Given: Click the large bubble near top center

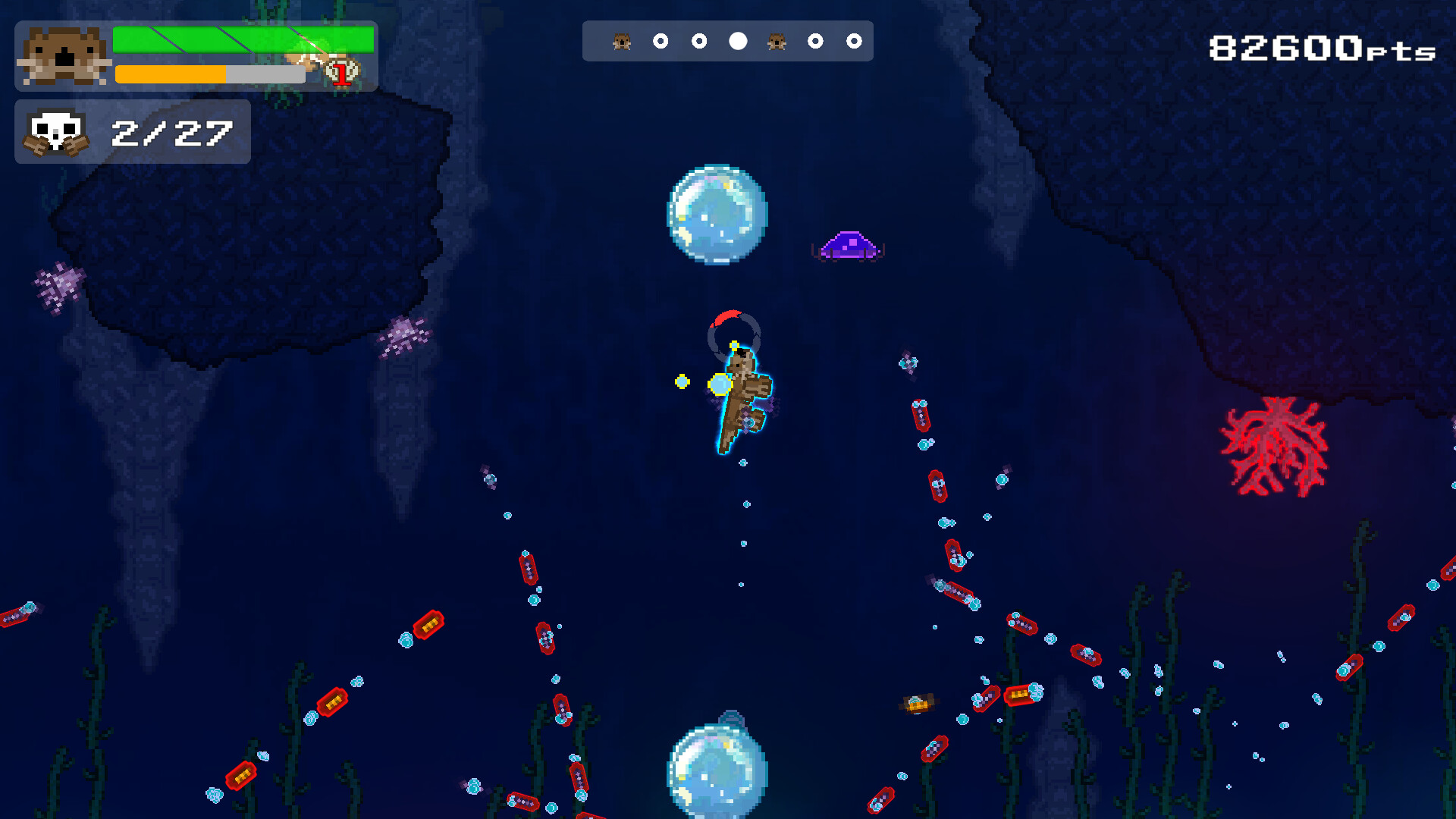Looking at the screenshot, I should [716, 215].
